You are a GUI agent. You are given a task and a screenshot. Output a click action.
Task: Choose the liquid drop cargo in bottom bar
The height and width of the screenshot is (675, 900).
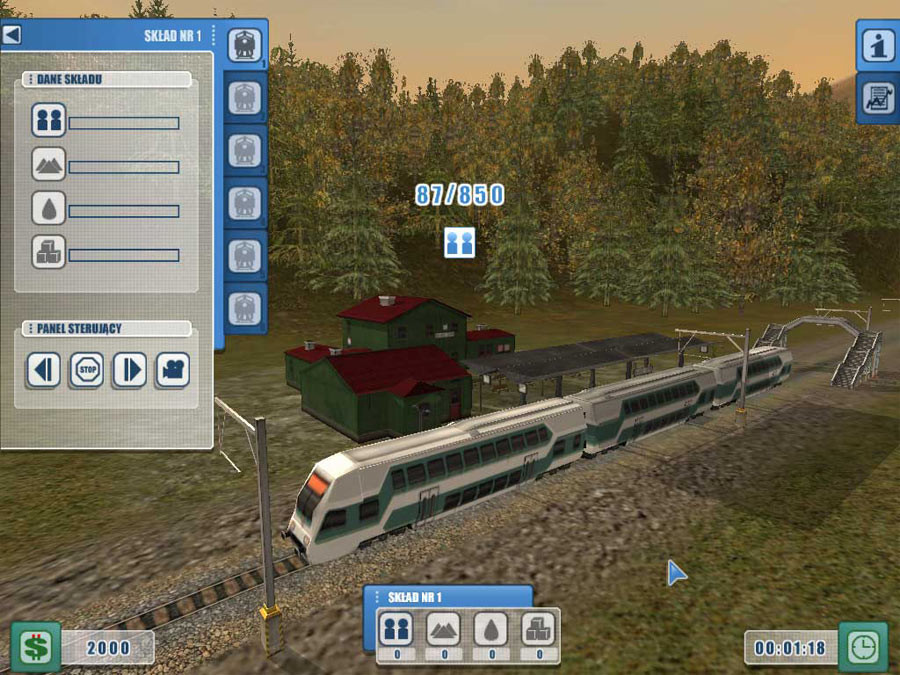pos(491,629)
